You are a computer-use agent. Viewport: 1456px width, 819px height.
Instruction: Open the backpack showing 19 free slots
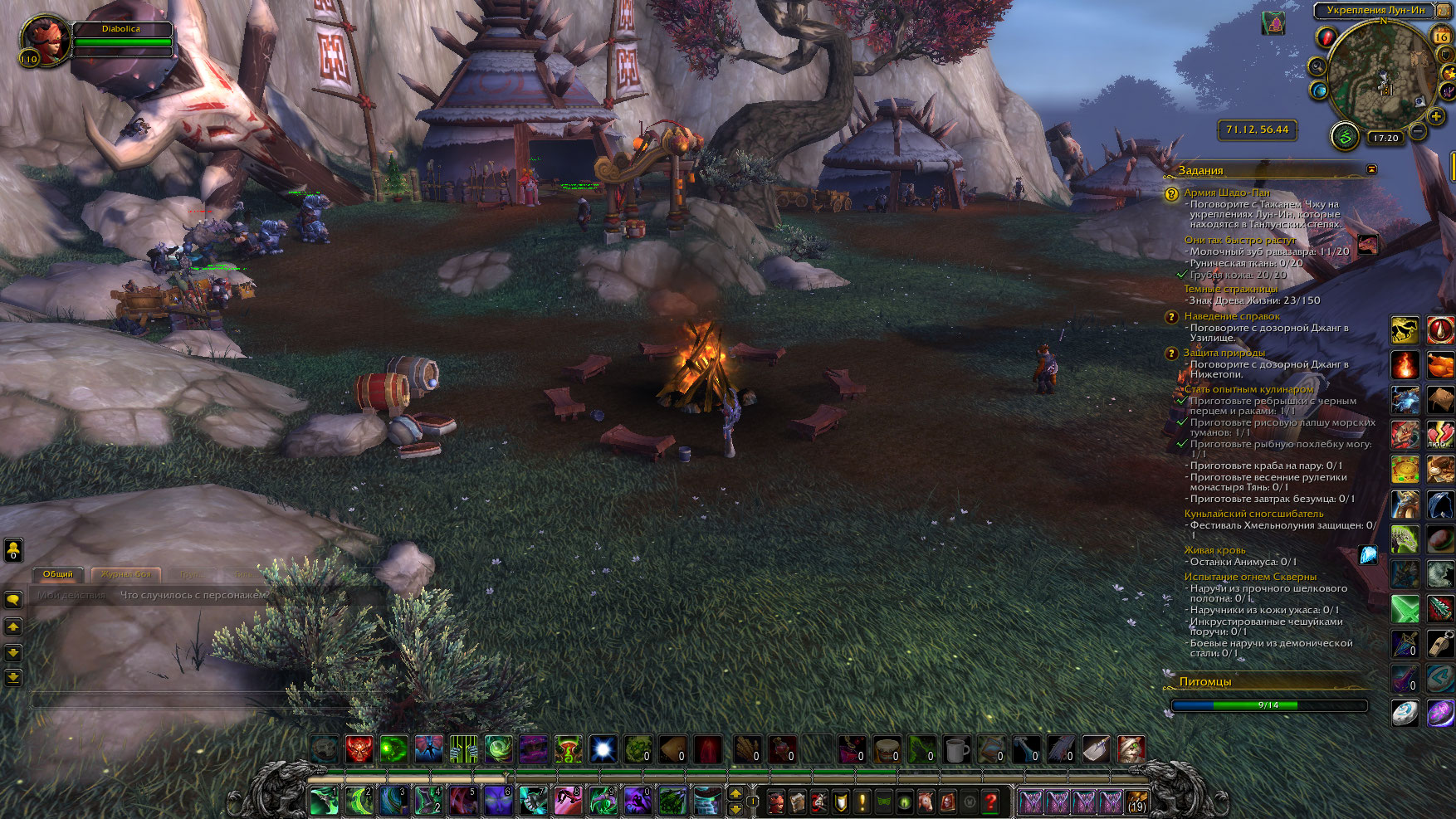pyautogui.click(x=1136, y=802)
